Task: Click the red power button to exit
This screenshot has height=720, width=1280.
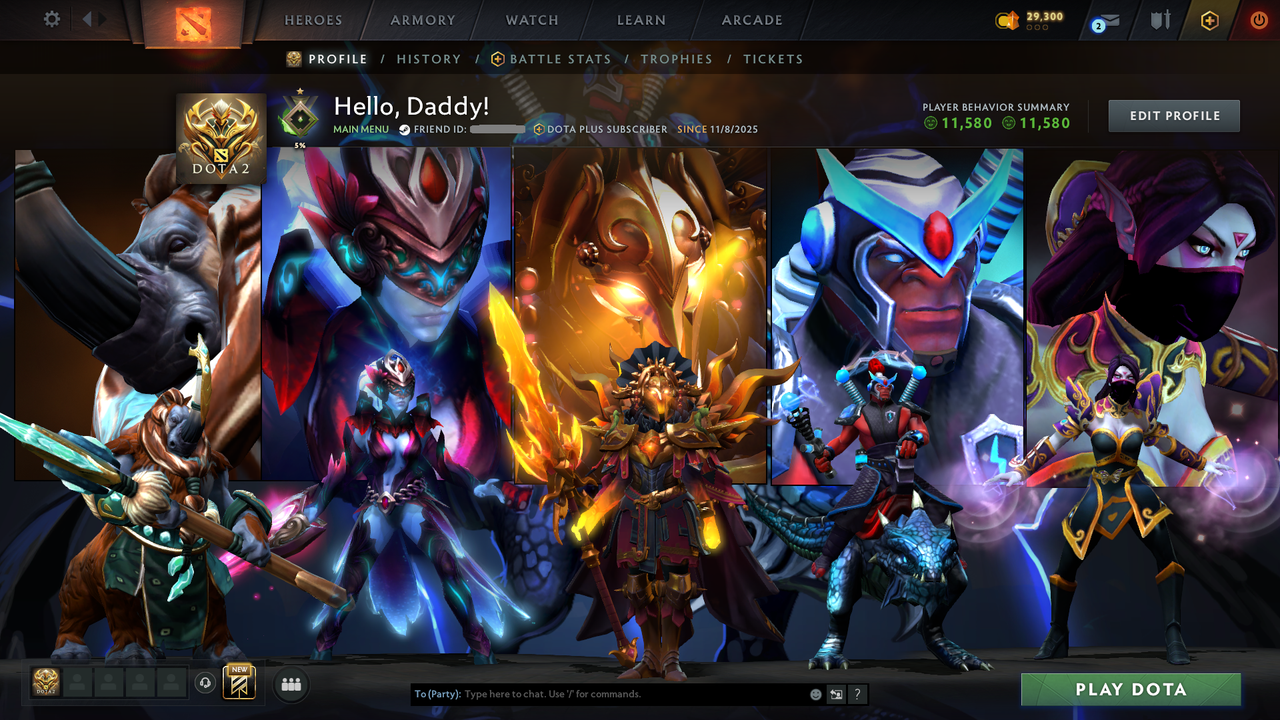Action: coord(1258,20)
